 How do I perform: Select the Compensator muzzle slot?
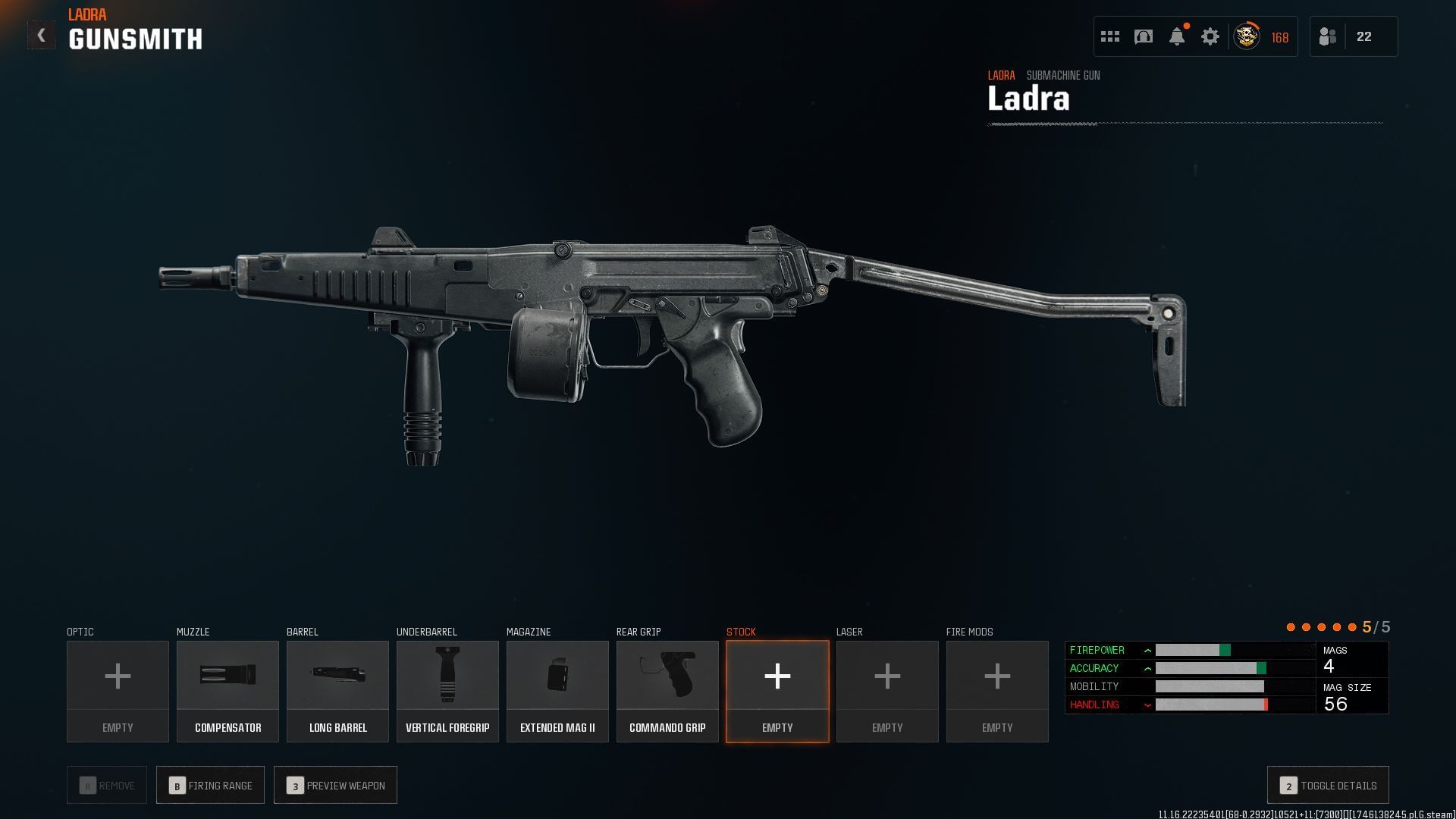(x=227, y=691)
